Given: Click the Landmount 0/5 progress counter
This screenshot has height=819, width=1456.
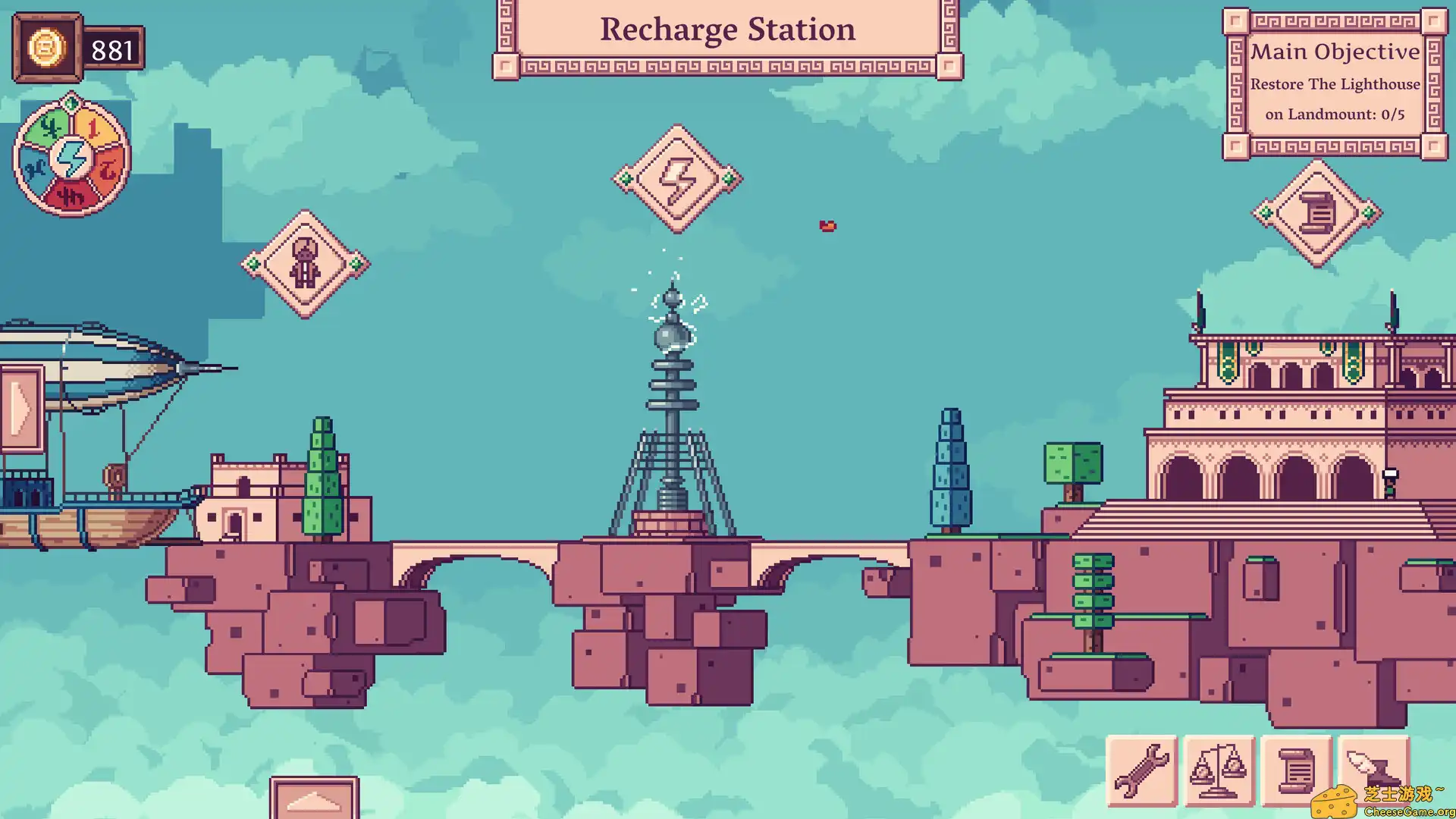Looking at the screenshot, I should (1336, 115).
